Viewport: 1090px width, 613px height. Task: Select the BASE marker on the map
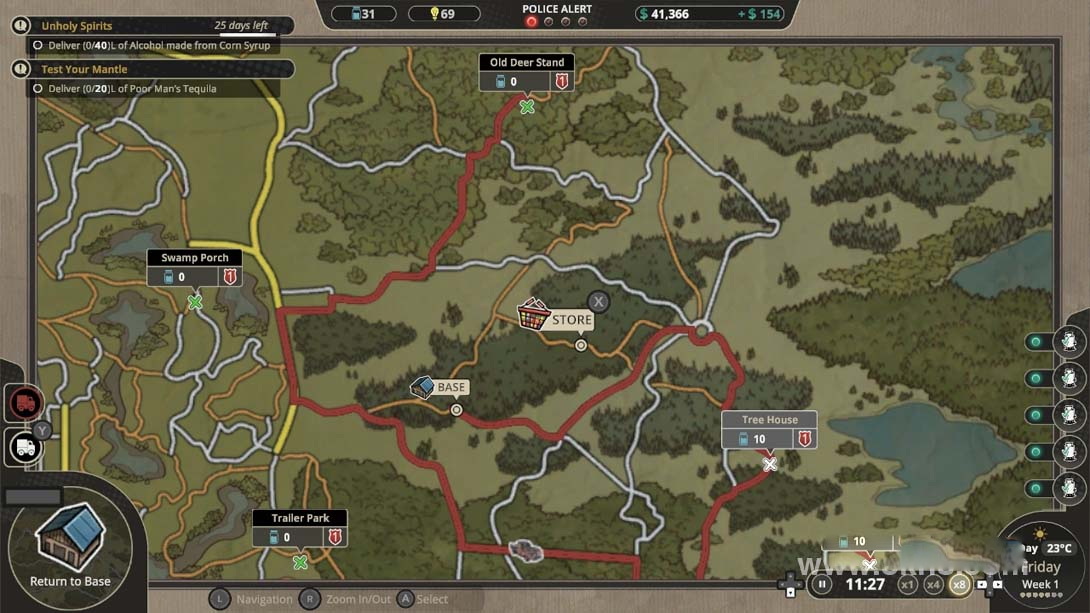[423, 387]
